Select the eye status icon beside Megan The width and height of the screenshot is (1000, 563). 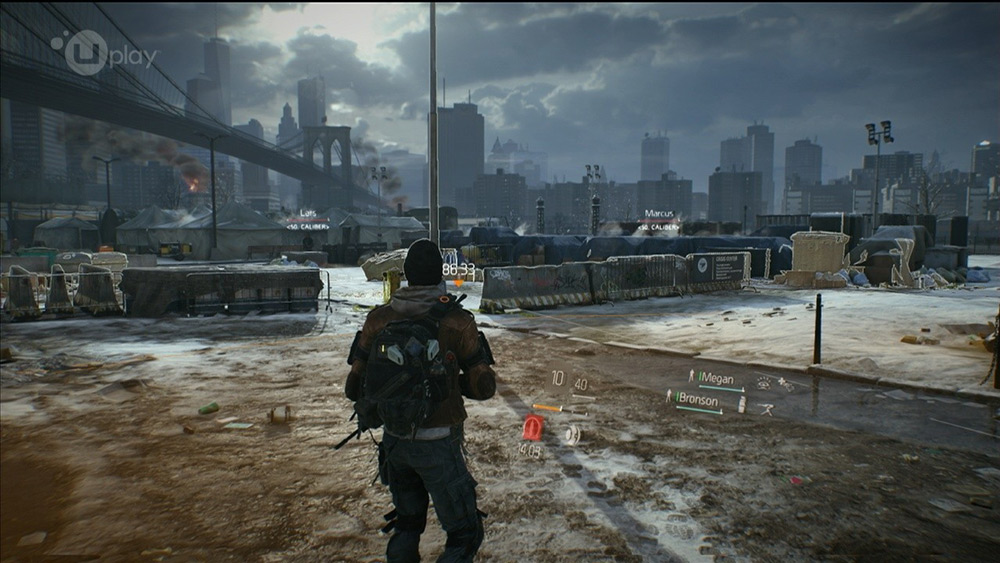point(764,381)
